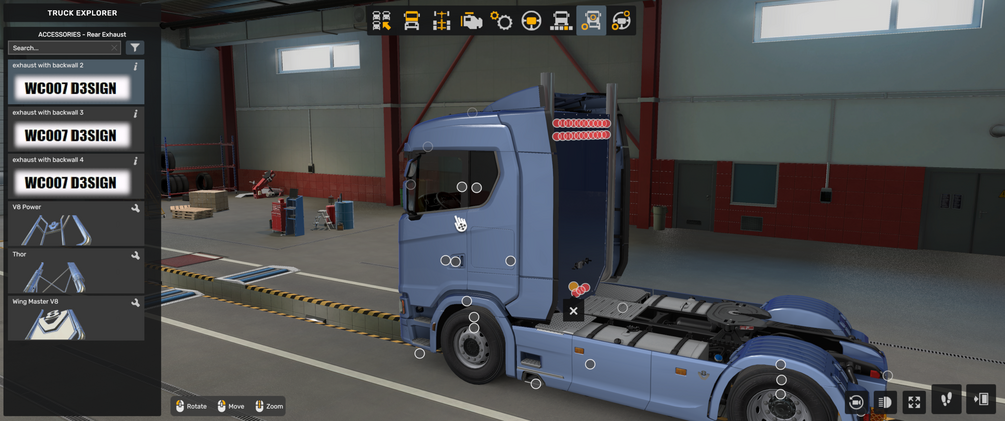This screenshot has height=421, width=1005.
Task: Close the accessory slot with the X marker
Action: pyautogui.click(x=573, y=311)
